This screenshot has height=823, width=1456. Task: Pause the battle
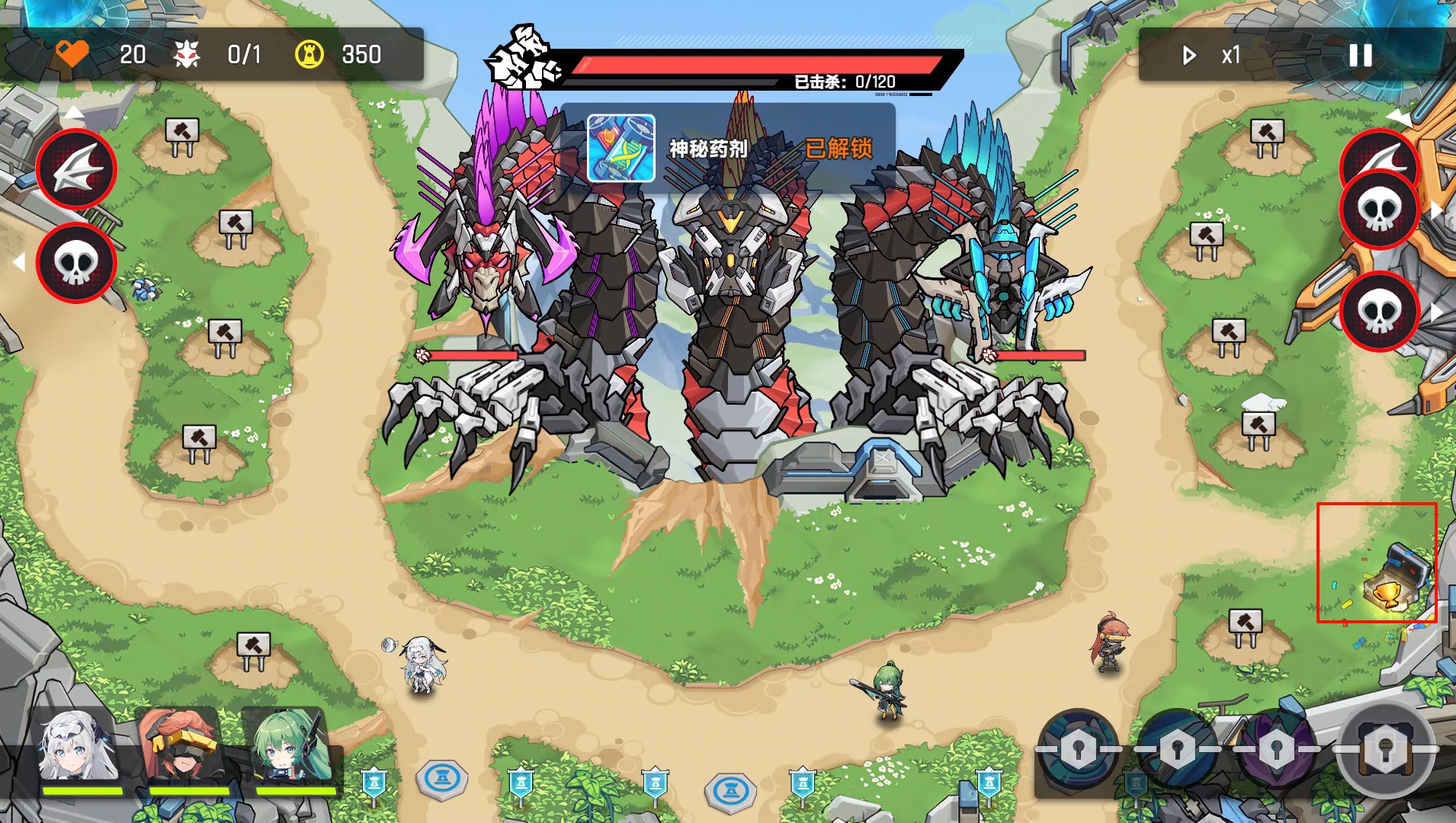tap(1361, 55)
